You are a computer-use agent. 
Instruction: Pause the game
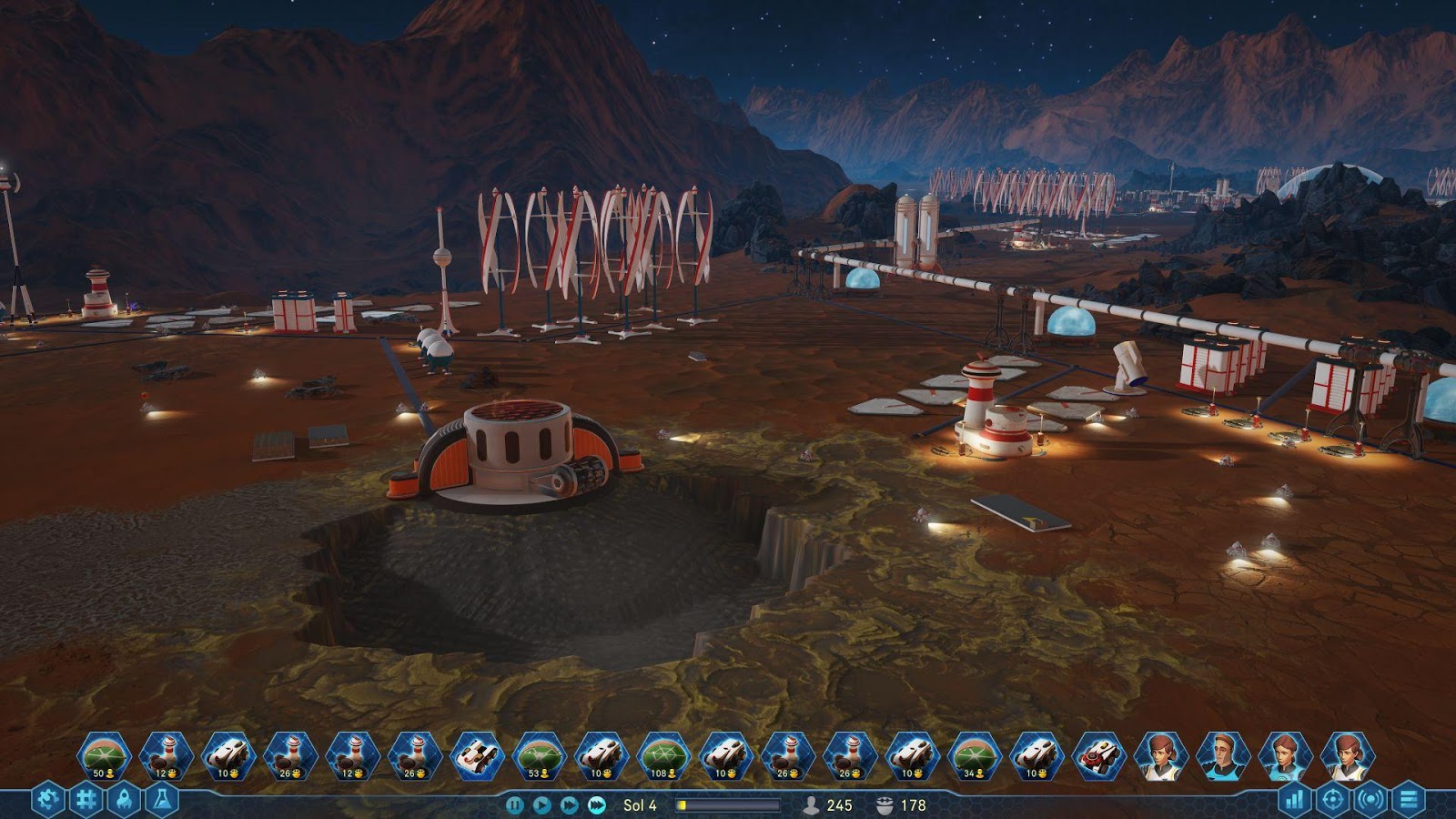point(514,805)
